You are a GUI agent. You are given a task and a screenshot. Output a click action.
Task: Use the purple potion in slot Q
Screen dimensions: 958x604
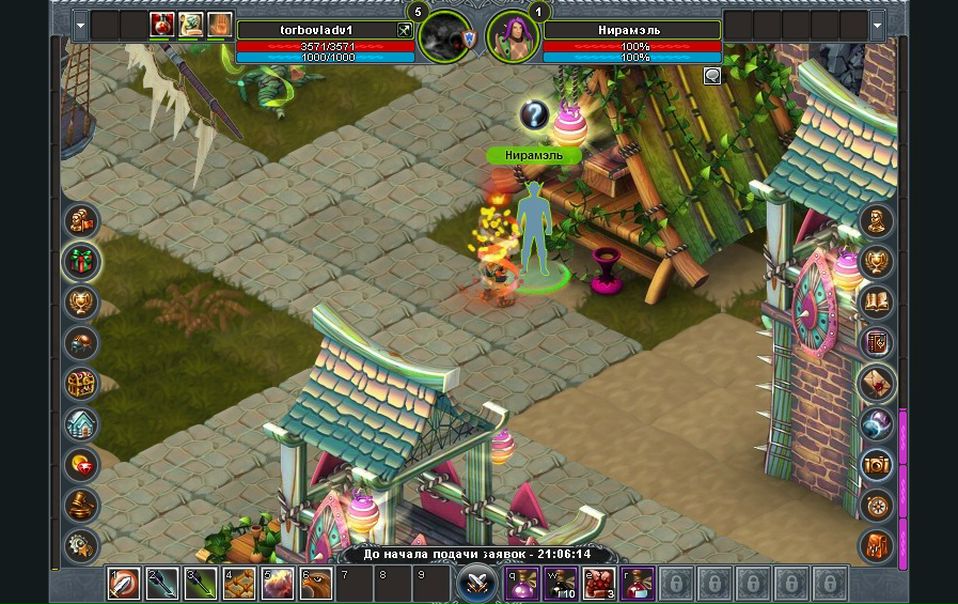click(521, 582)
